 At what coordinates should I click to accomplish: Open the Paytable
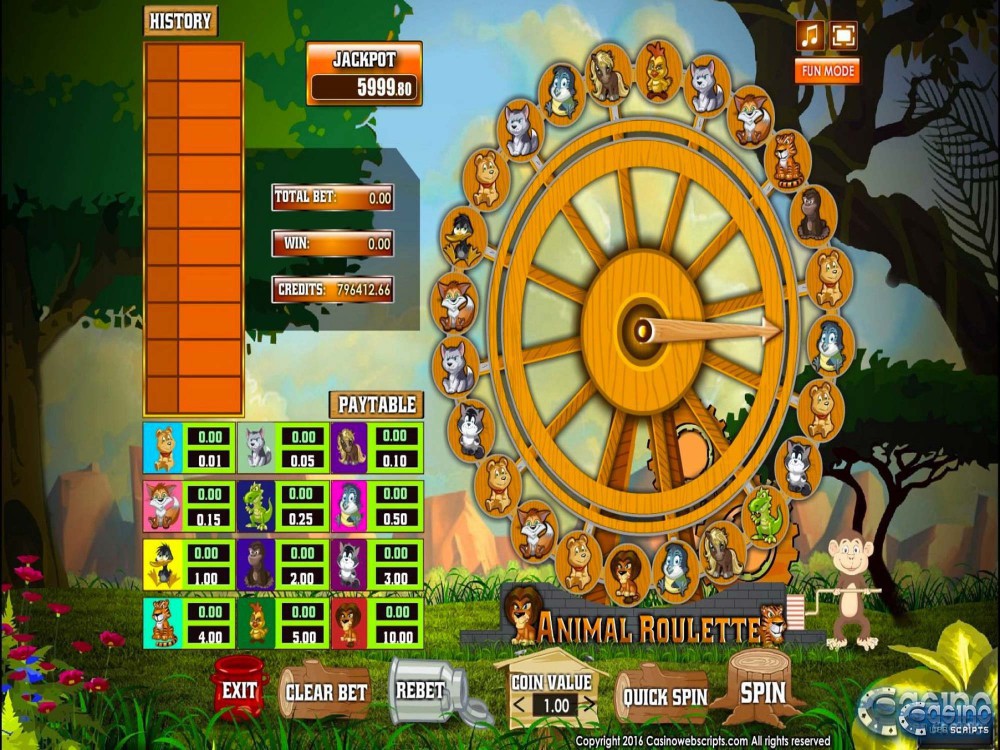click(376, 405)
